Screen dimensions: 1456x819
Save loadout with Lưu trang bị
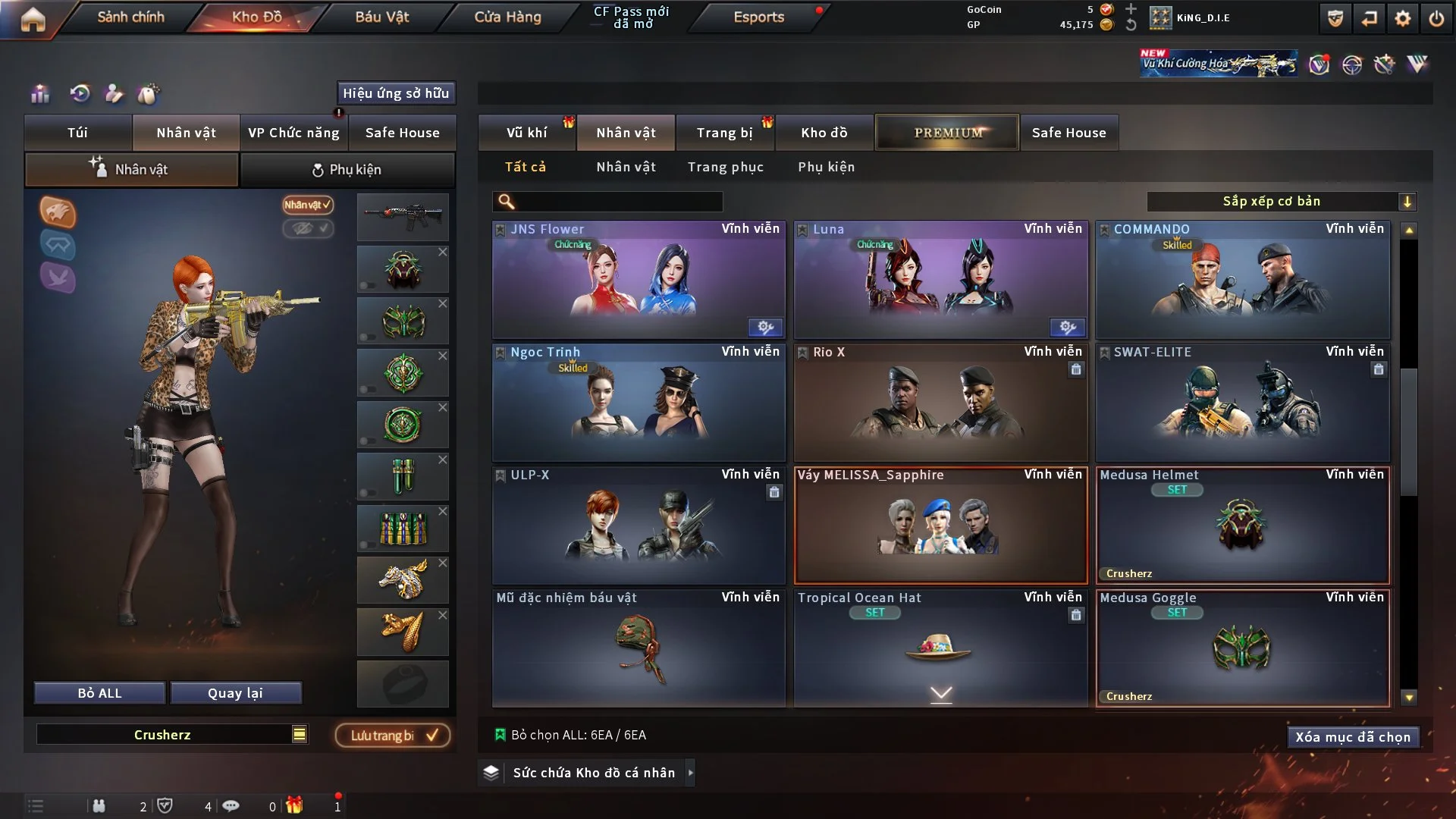(393, 736)
